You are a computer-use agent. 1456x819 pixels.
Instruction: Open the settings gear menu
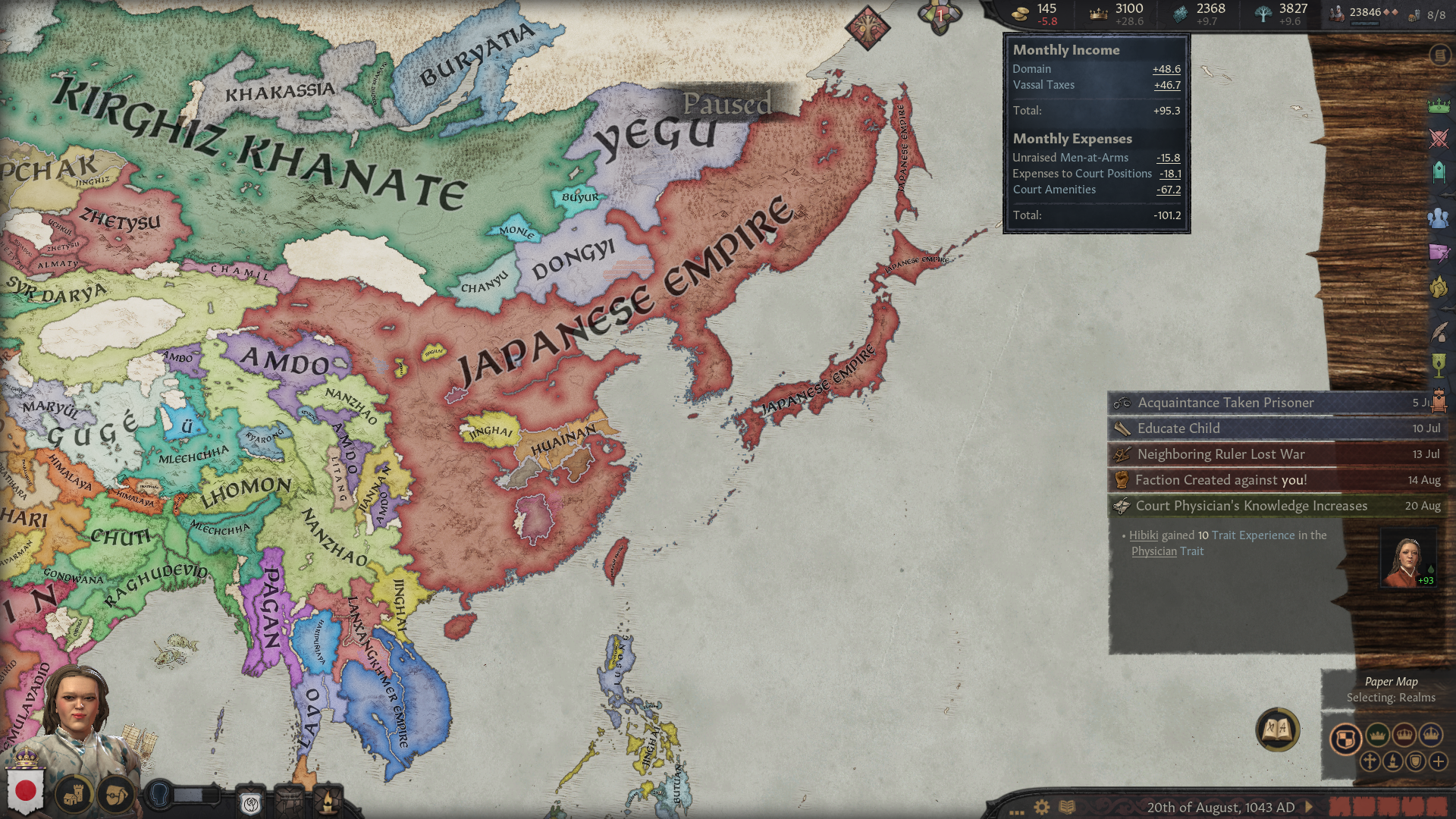1042,807
